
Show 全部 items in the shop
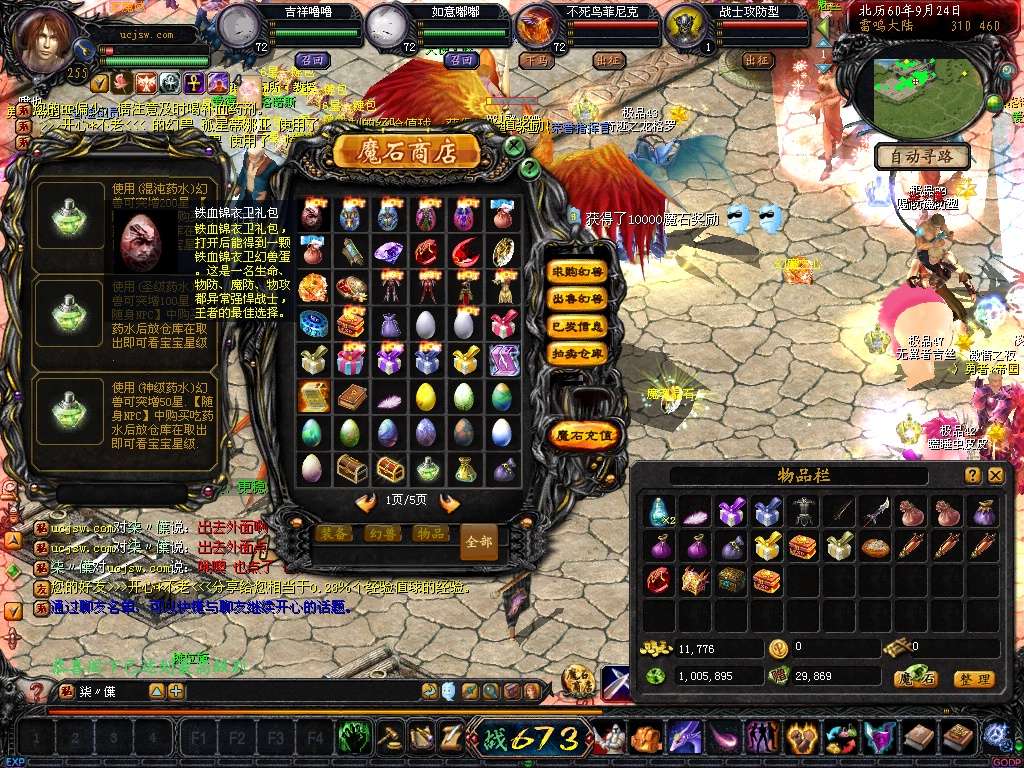point(479,541)
